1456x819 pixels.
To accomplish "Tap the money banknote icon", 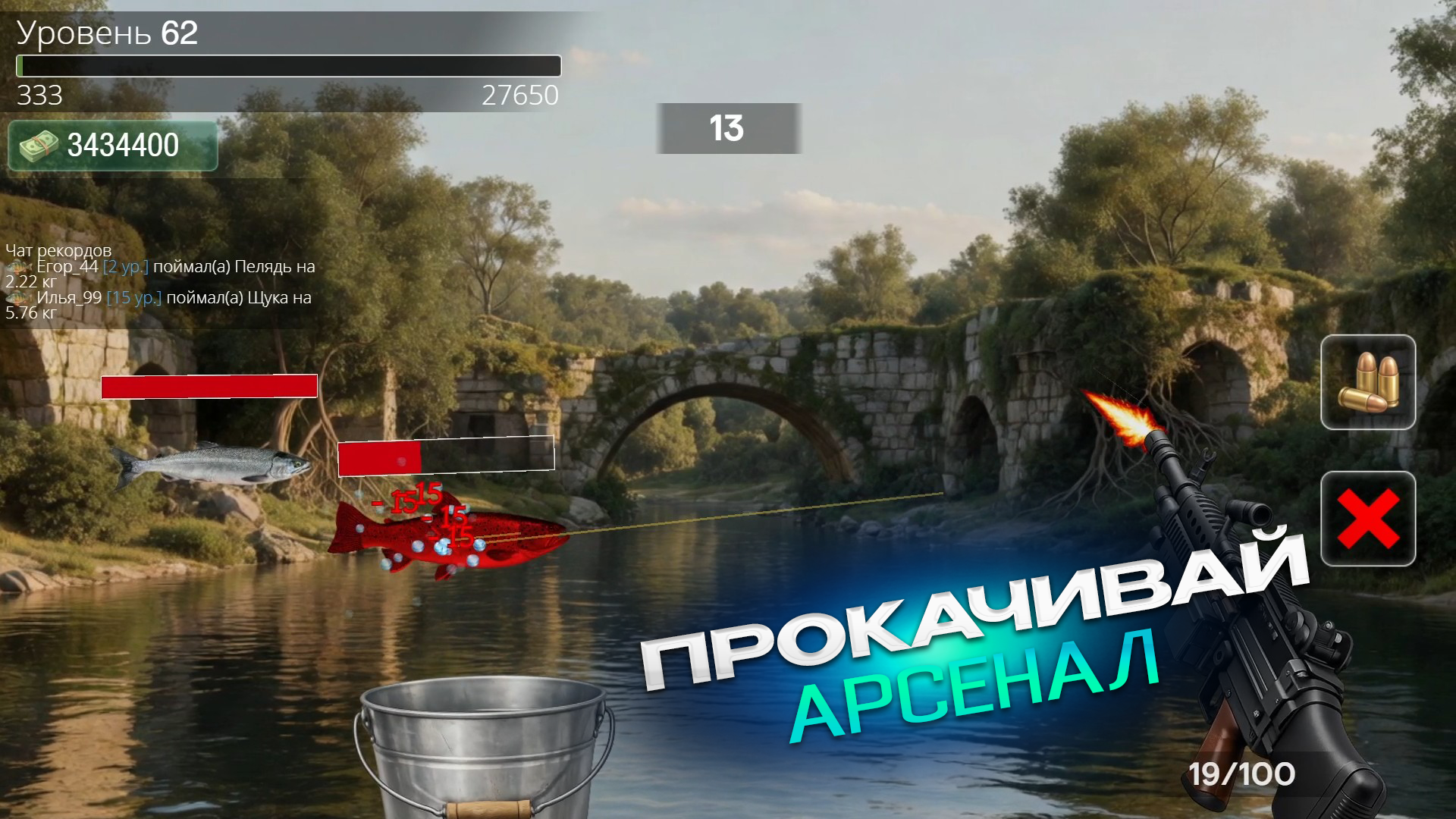I will pos(39,146).
